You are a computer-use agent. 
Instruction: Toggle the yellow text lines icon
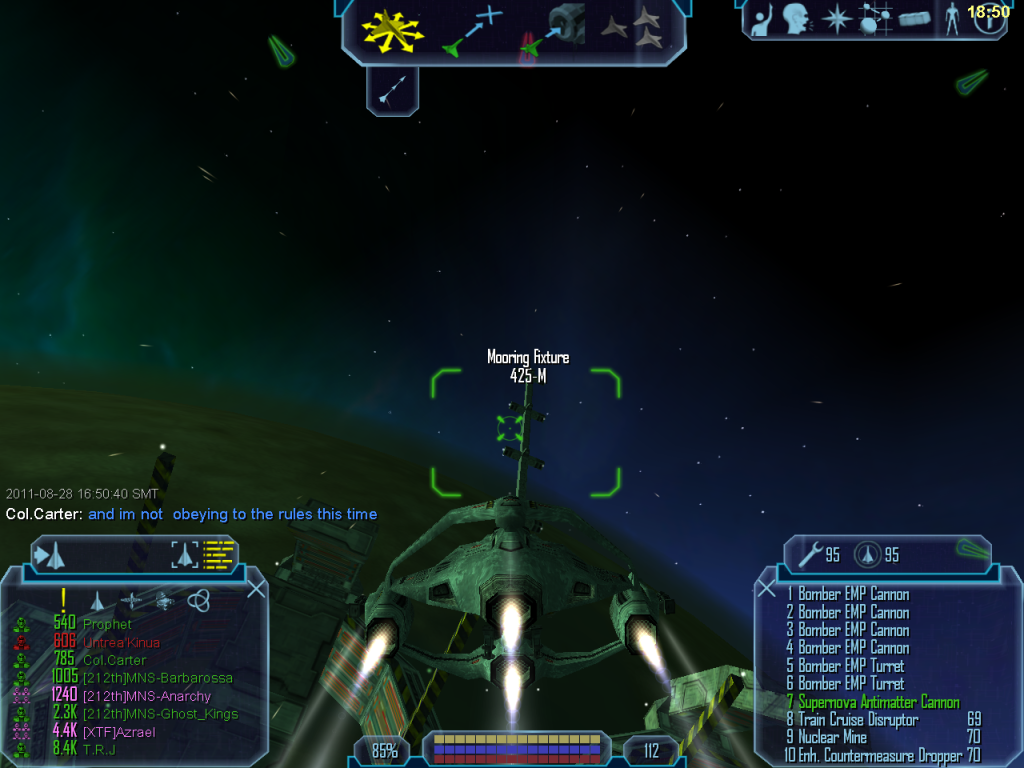[x=218, y=555]
